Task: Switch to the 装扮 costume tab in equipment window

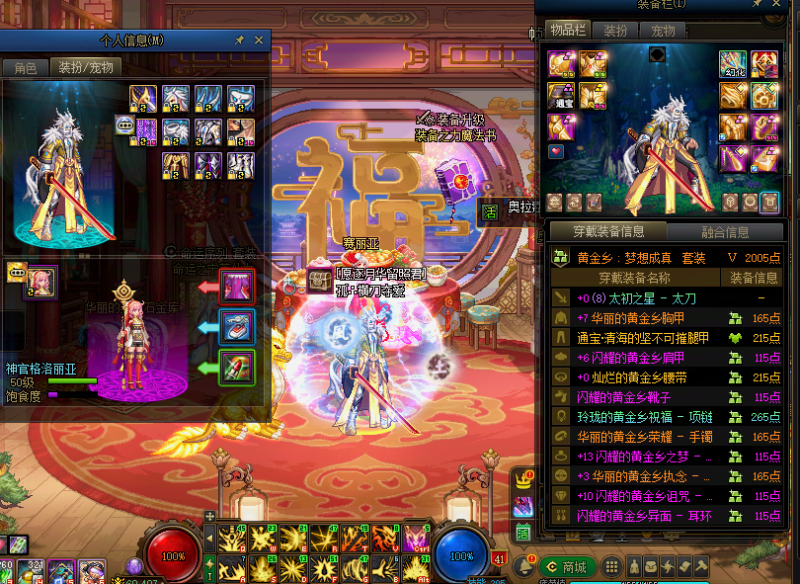Action: tap(616, 31)
